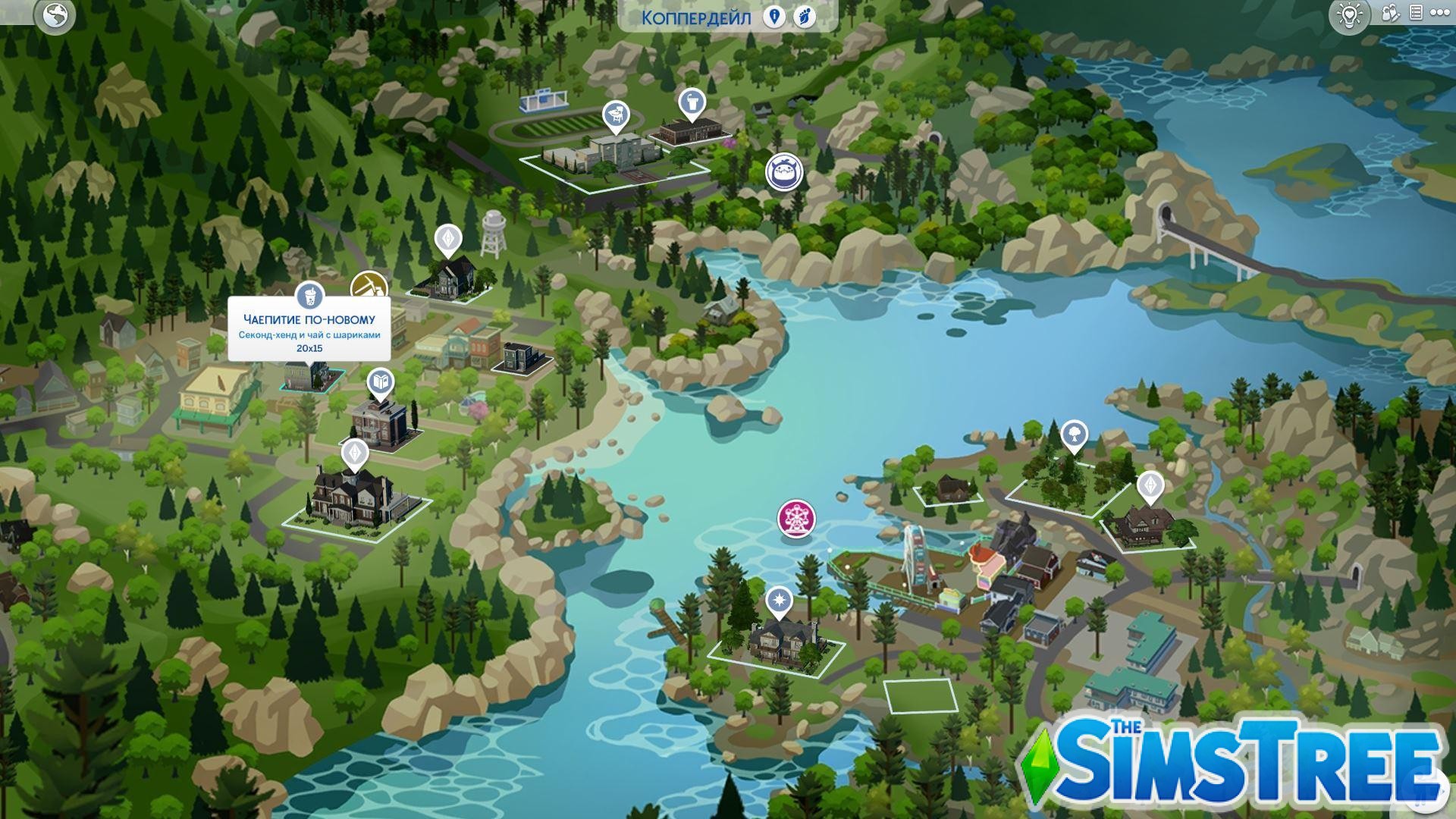Open the options menu via the three-dots icon
Screen dimensions: 1456x819
coord(1440,11)
